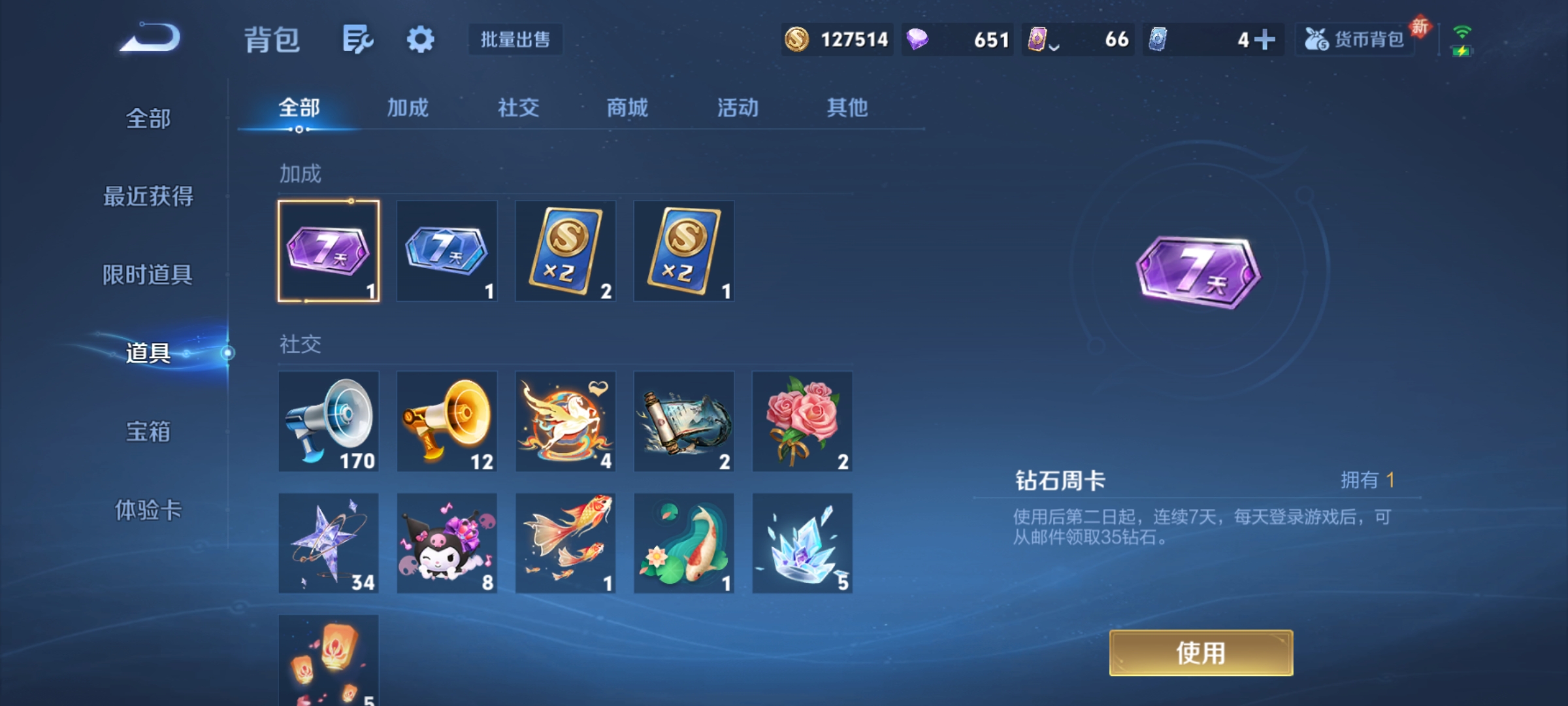Select the silver loudspeaker announcement item
The height and width of the screenshot is (706, 1568).
(x=329, y=422)
